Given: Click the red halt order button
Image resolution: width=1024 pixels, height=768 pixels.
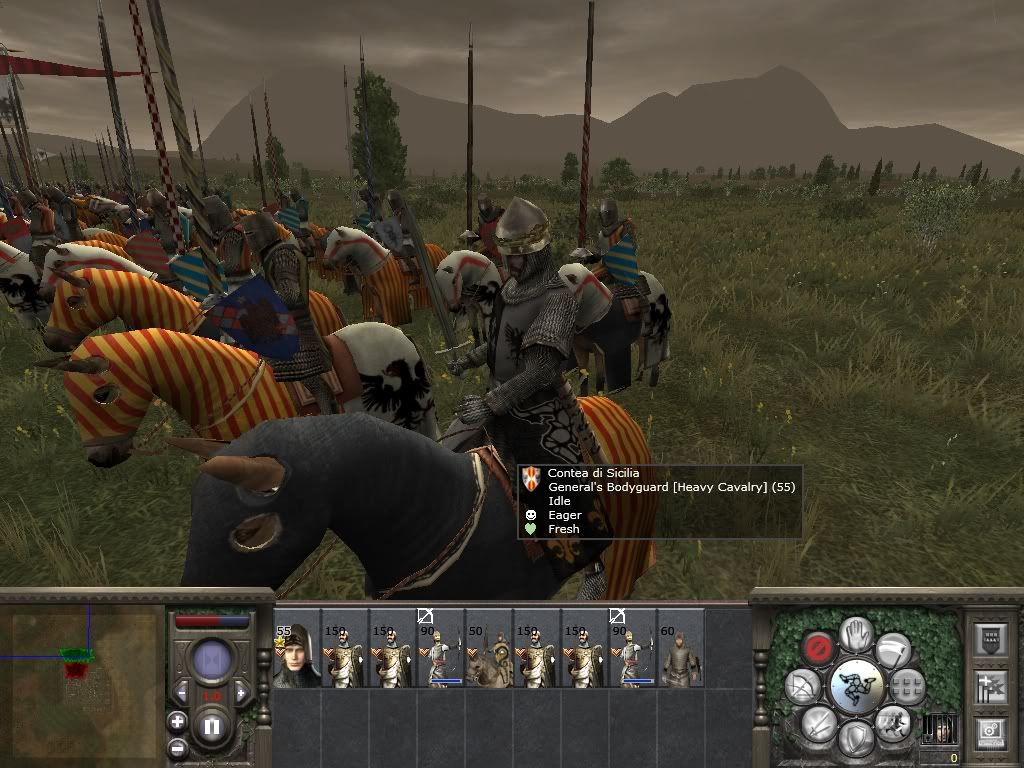Looking at the screenshot, I should point(820,645).
